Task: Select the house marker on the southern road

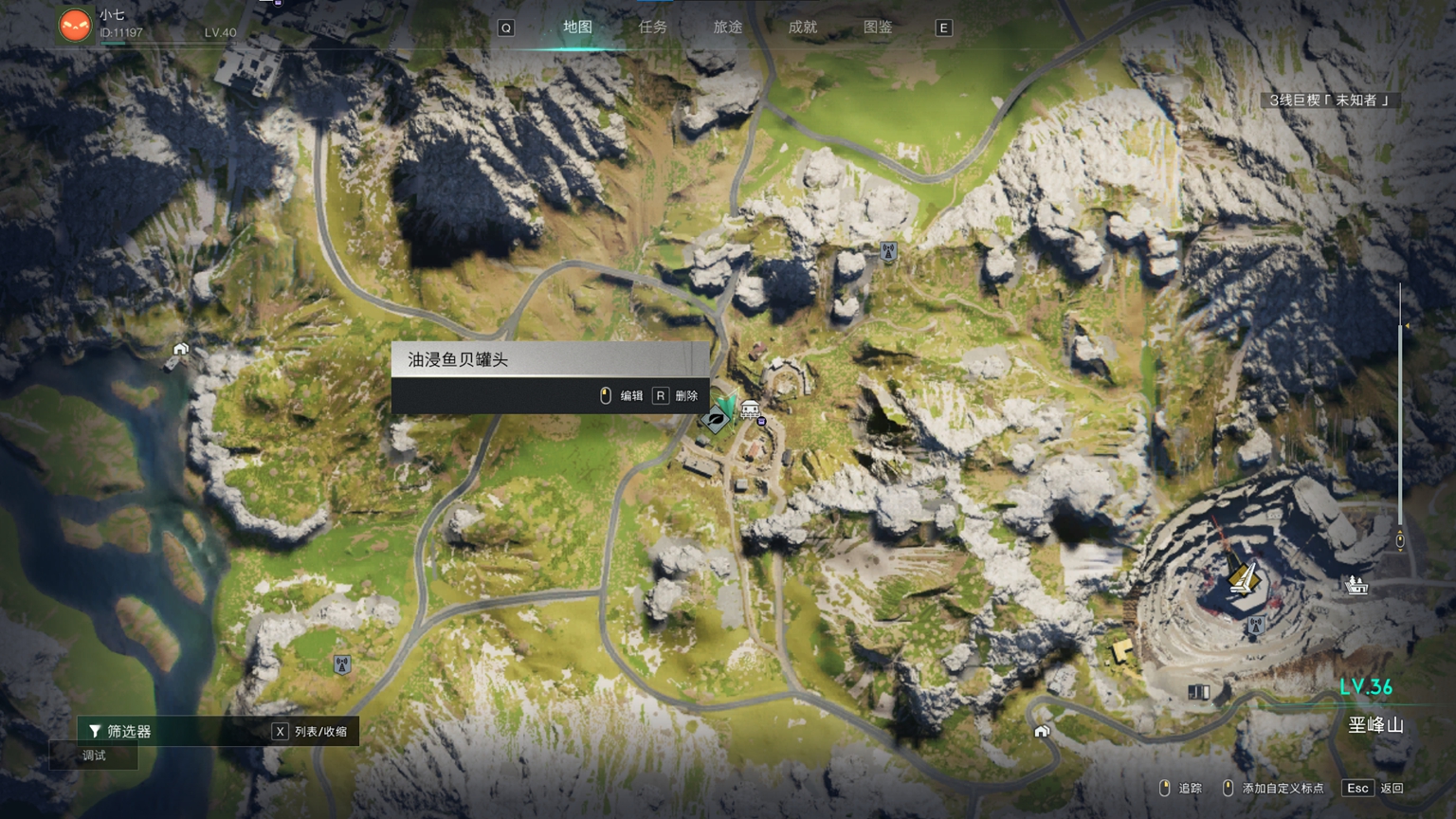Action: coord(1042,731)
